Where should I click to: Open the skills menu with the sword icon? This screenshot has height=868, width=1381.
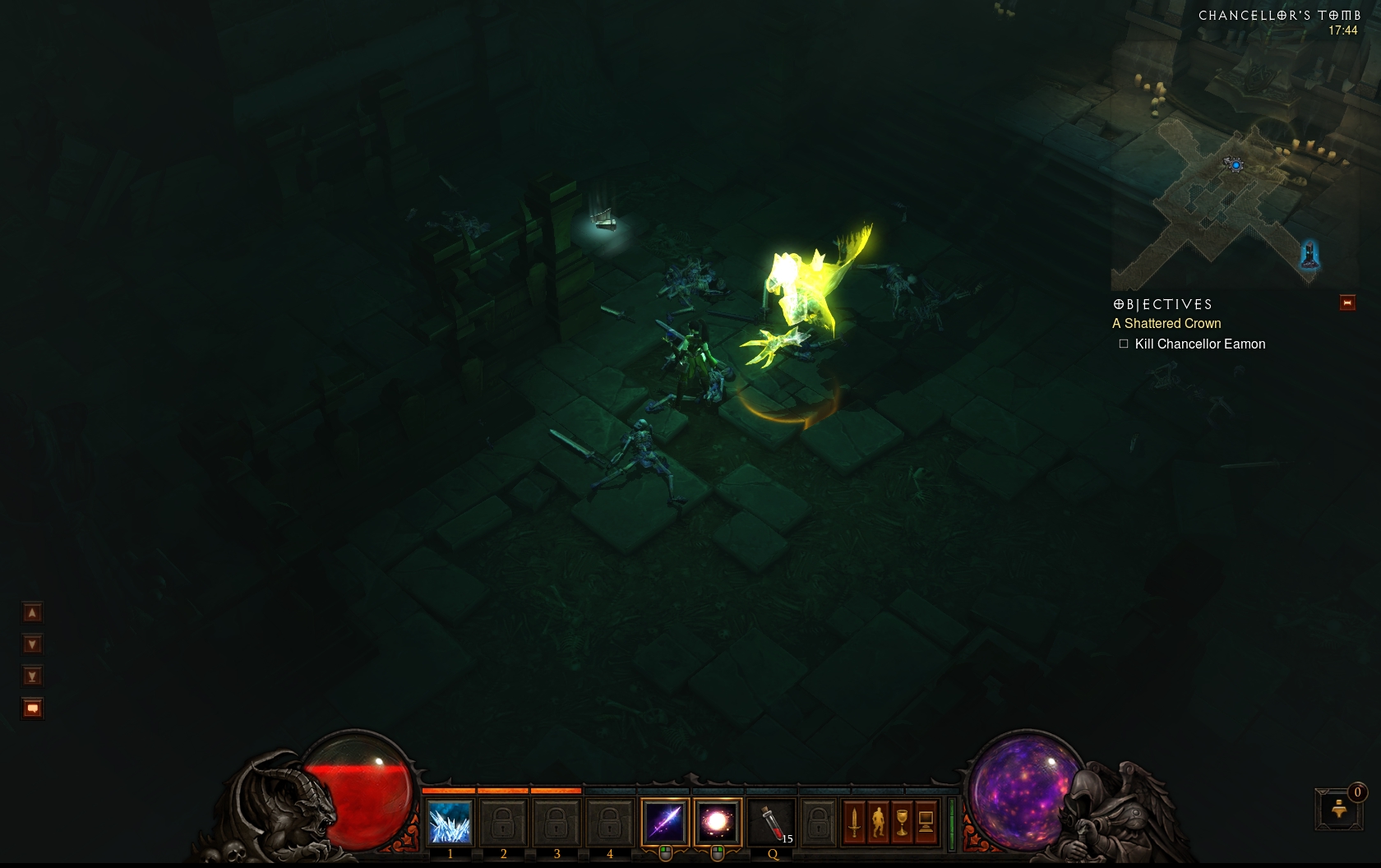(854, 821)
